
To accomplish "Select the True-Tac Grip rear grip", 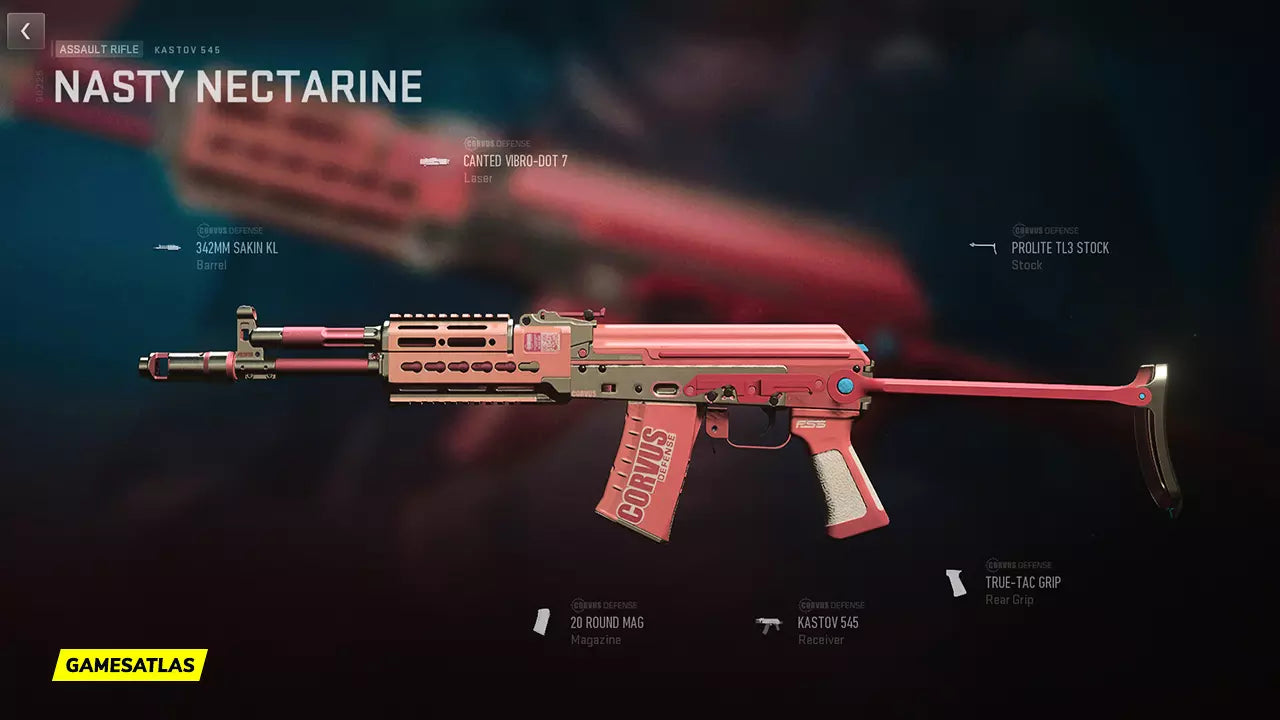I will pyautogui.click(x=1022, y=582).
